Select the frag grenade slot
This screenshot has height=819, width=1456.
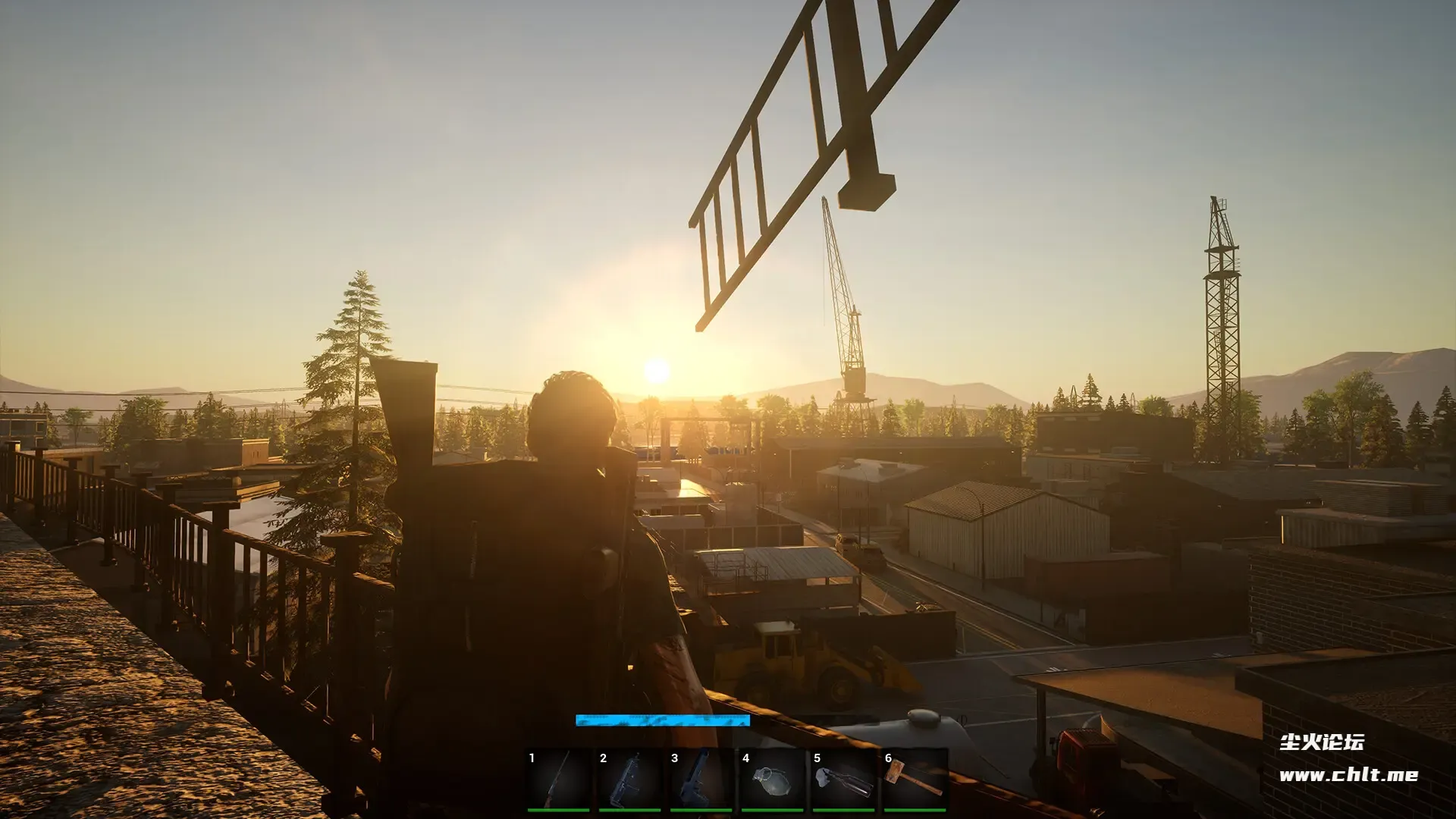[x=773, y=780]
